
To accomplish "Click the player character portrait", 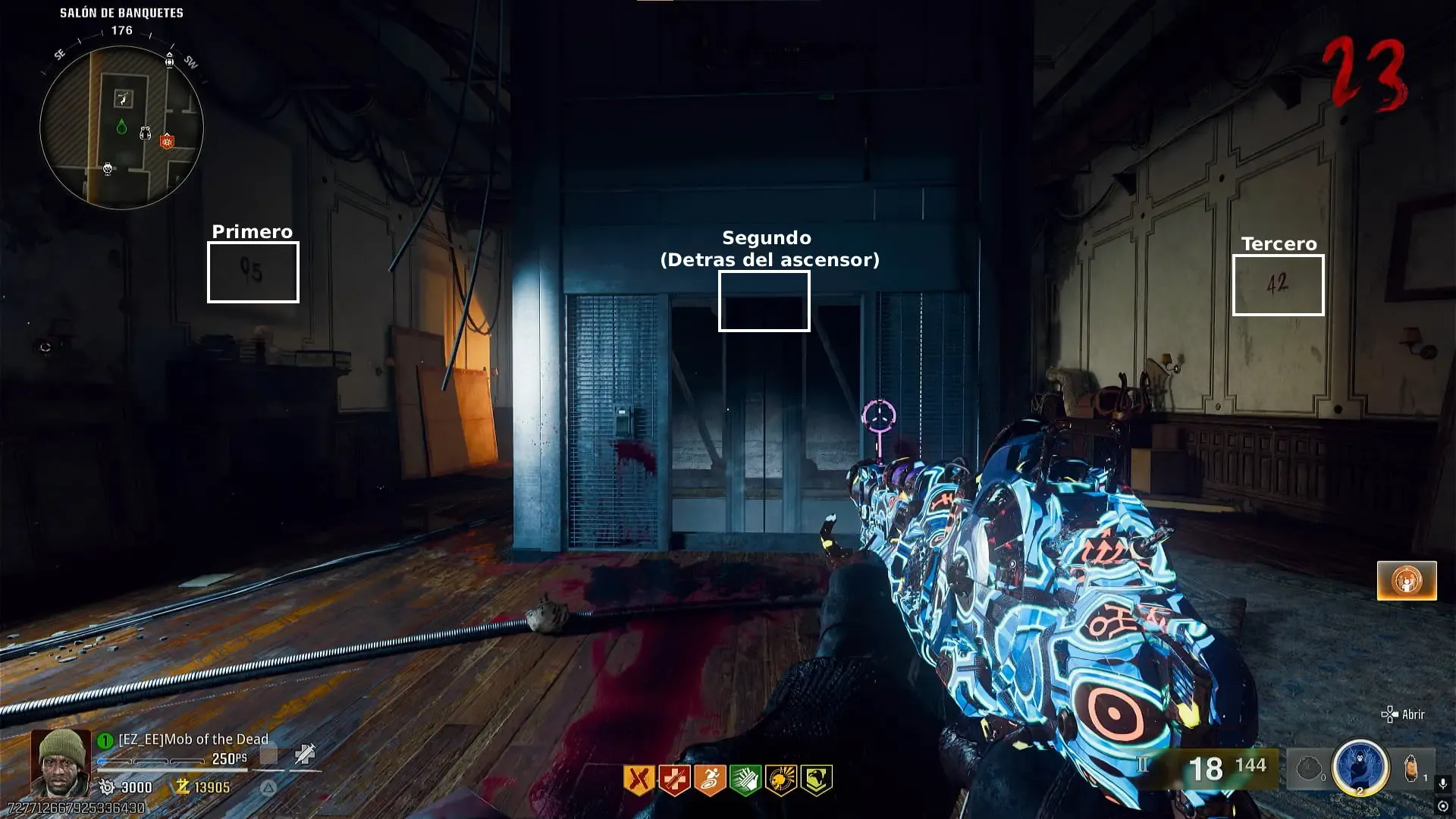I will (60, 761).
